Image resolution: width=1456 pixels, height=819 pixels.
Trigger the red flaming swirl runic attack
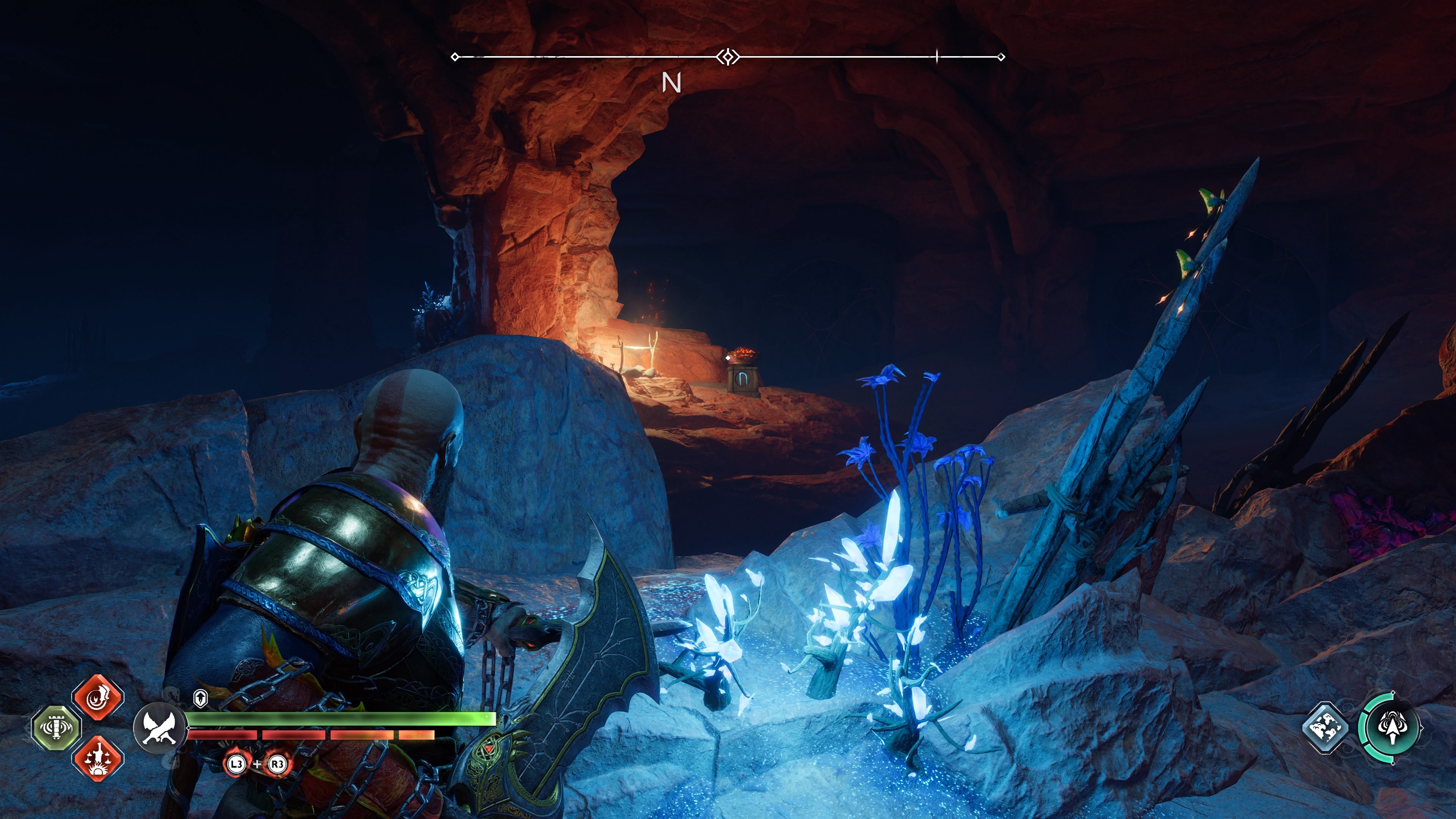coord(98,697)
